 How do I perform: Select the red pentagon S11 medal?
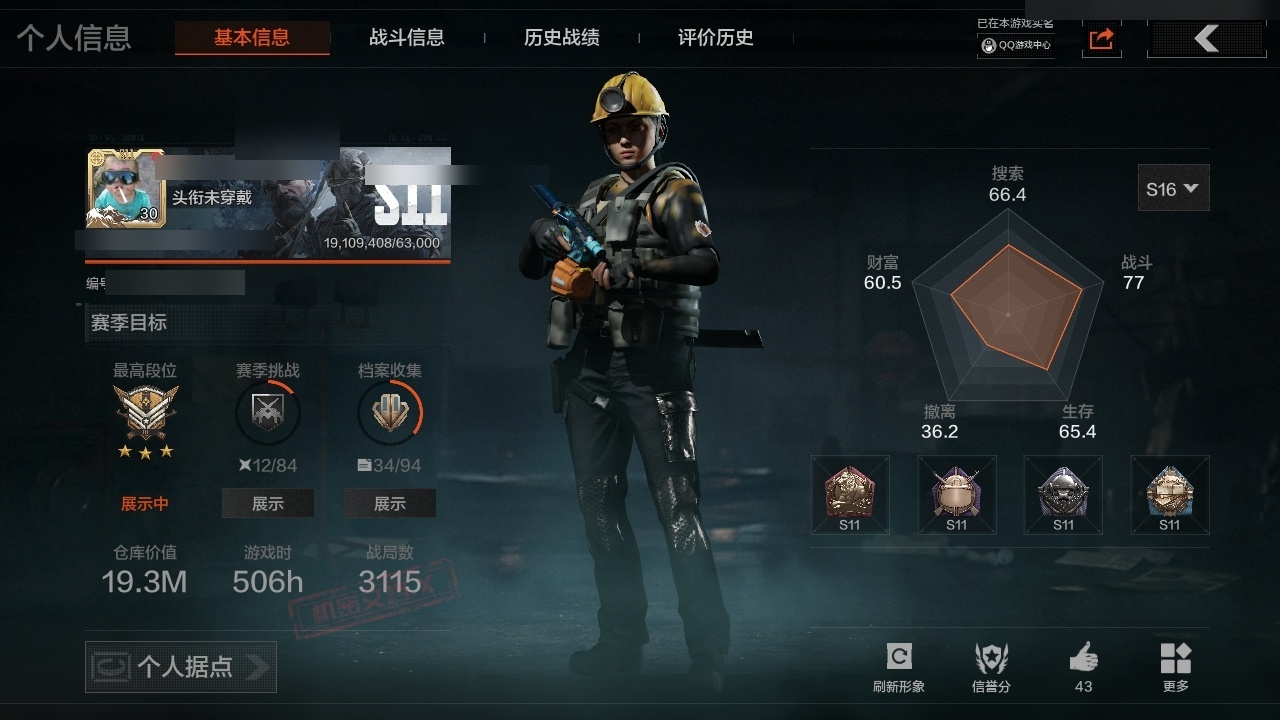click(849, 495)
